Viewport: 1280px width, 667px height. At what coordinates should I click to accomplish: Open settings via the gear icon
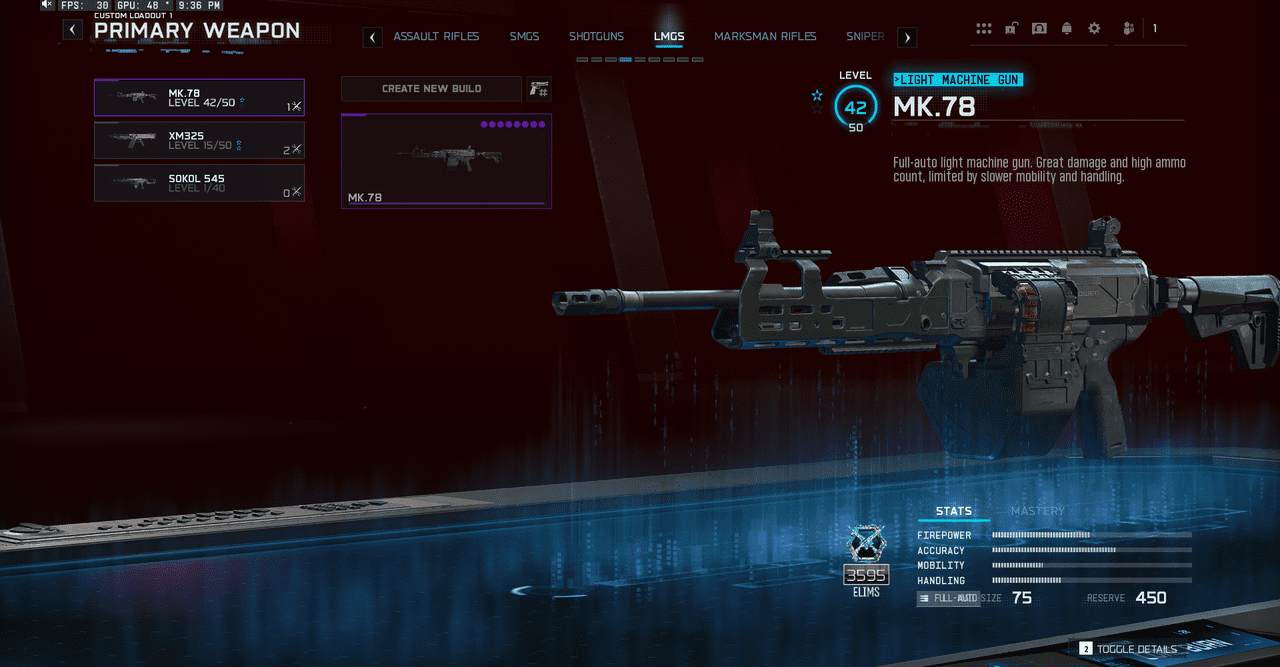[x=1094, y=28]
